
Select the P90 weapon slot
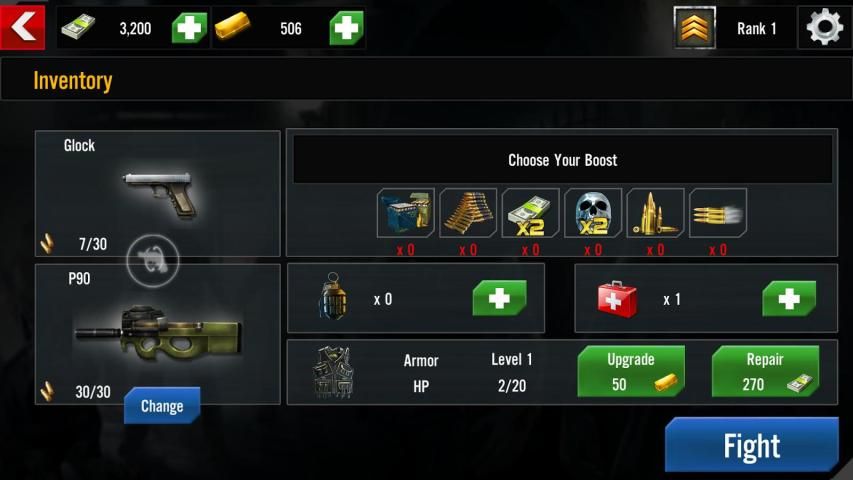(157, 332)
